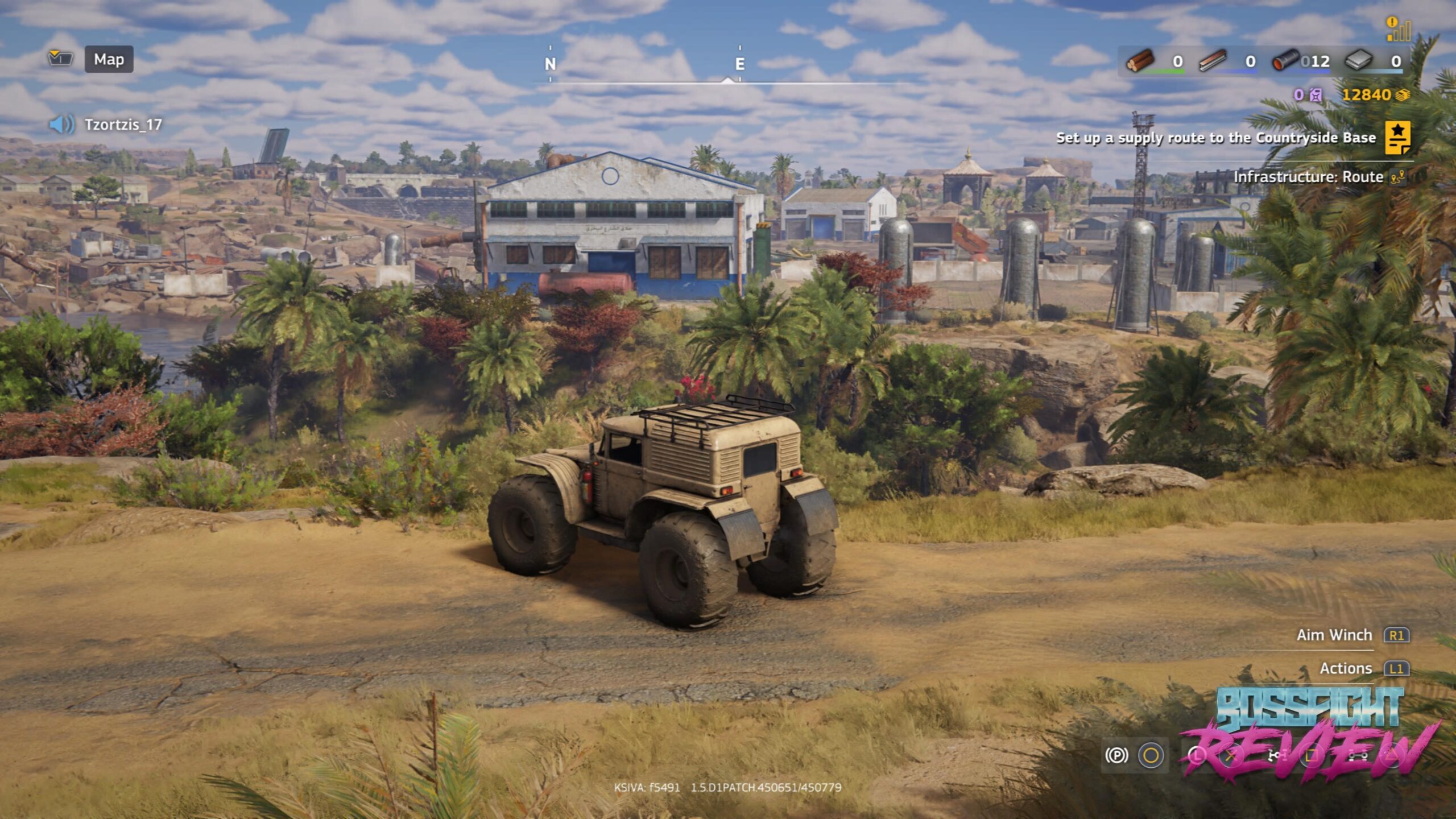The width and height of the screenshot is (1456, 819).
Task: Click the purple fuel canister icon
Action: (x=1316, y=95)
